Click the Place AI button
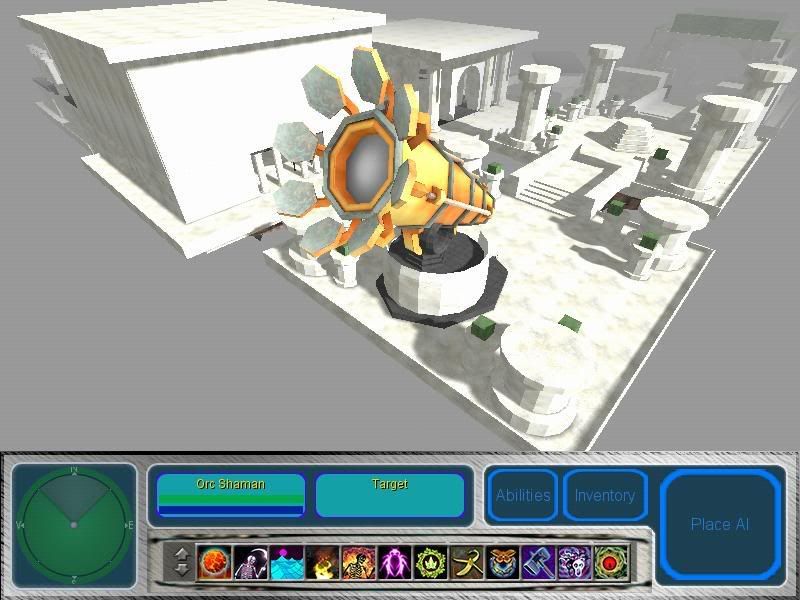800x600 pixels. [x=719, y=524]
